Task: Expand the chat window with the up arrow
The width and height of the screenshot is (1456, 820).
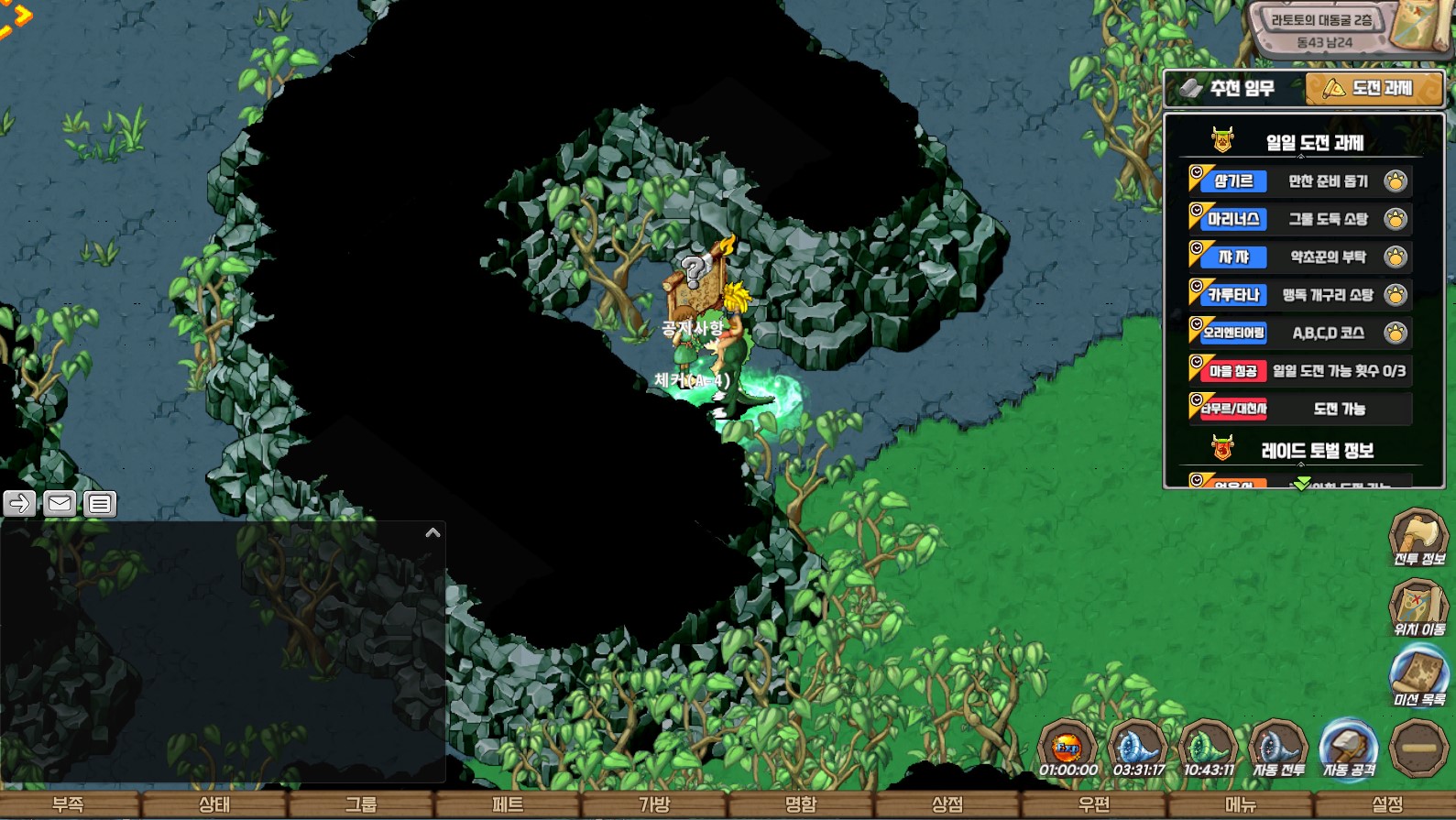Action: click(x=433, y=532)
